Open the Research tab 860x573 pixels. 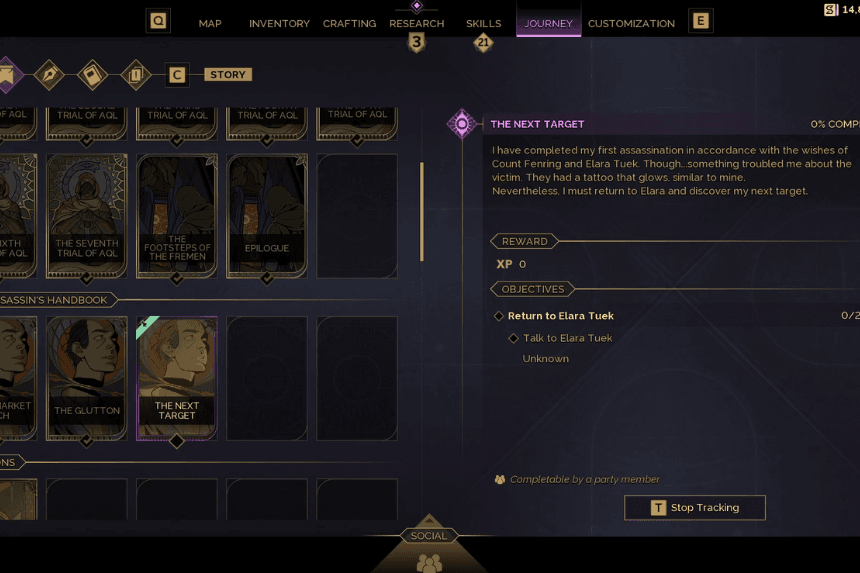416,23
